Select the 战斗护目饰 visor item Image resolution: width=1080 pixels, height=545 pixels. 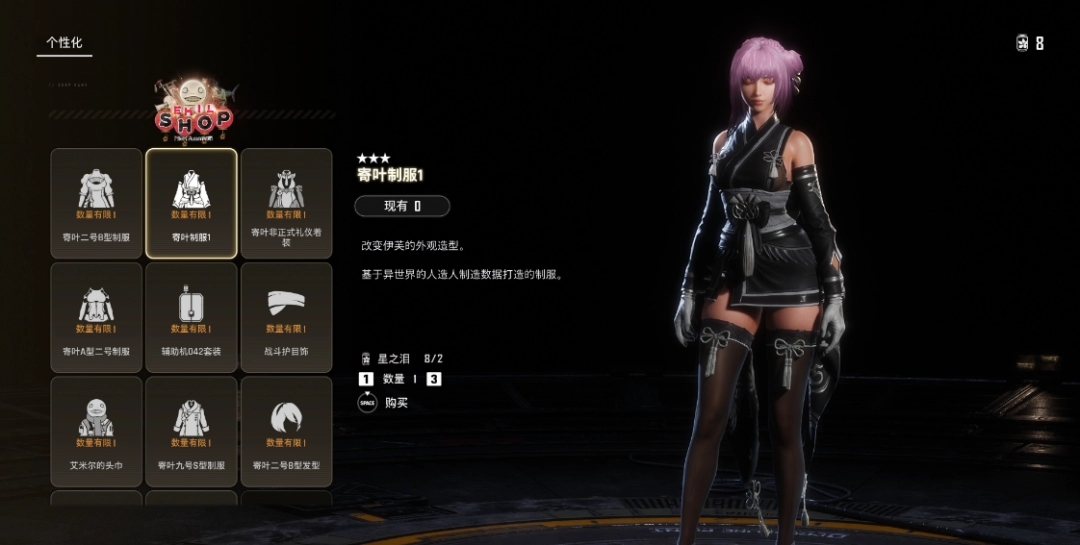click(x=286, y=317)
